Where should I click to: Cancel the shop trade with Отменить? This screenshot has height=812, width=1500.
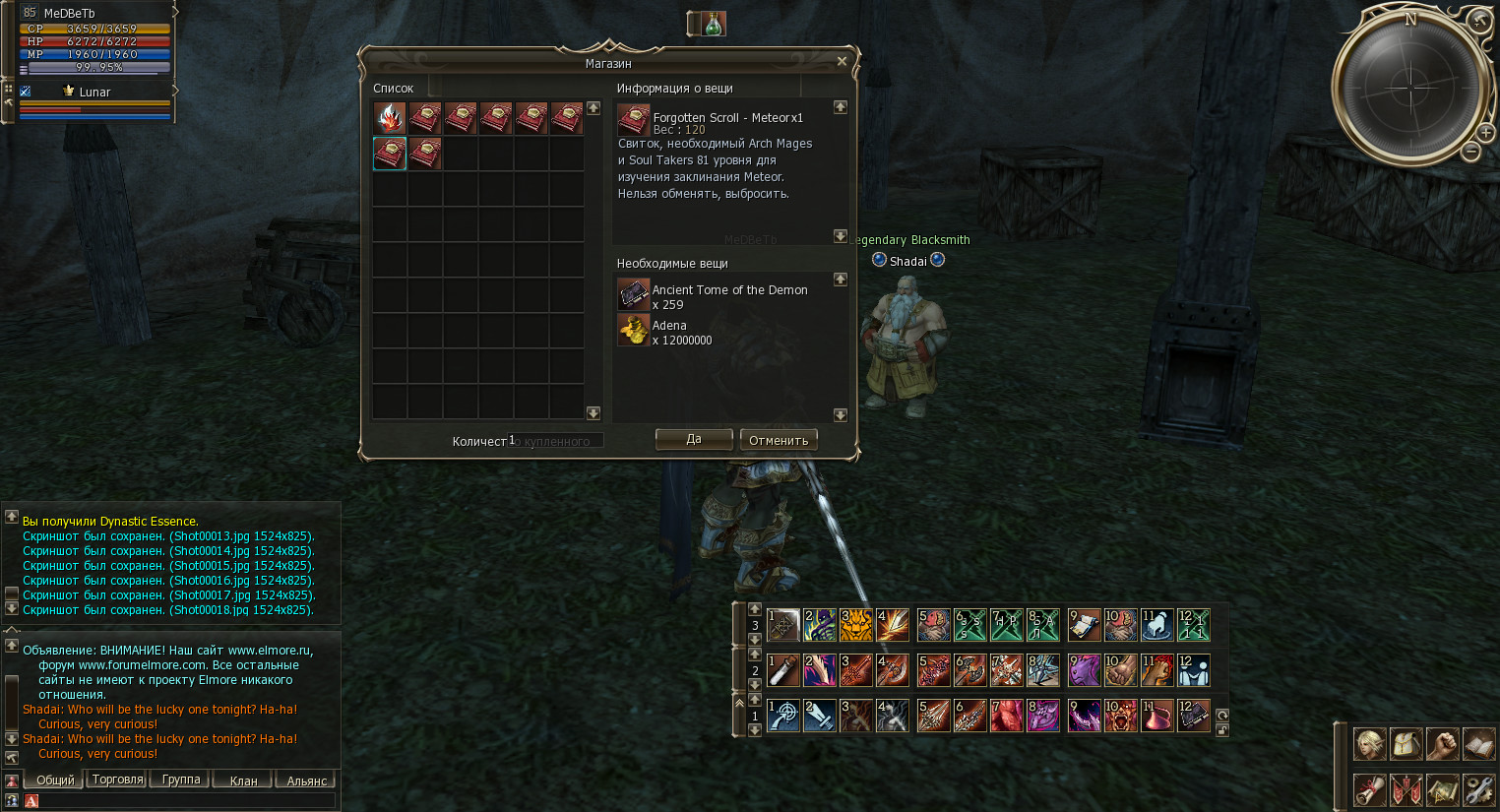779,440
